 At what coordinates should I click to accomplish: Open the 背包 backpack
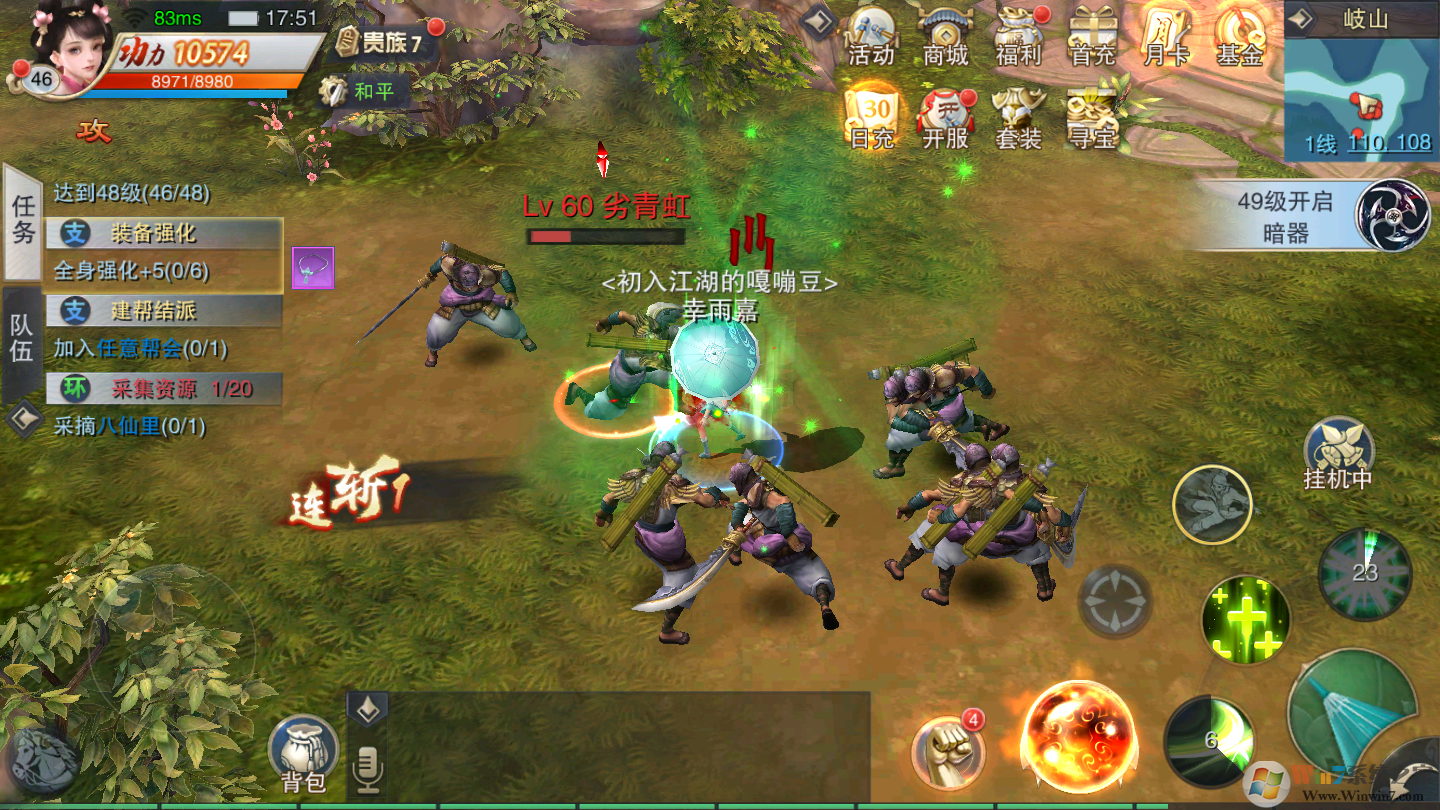pyautogui.click(x=303, y=754)
